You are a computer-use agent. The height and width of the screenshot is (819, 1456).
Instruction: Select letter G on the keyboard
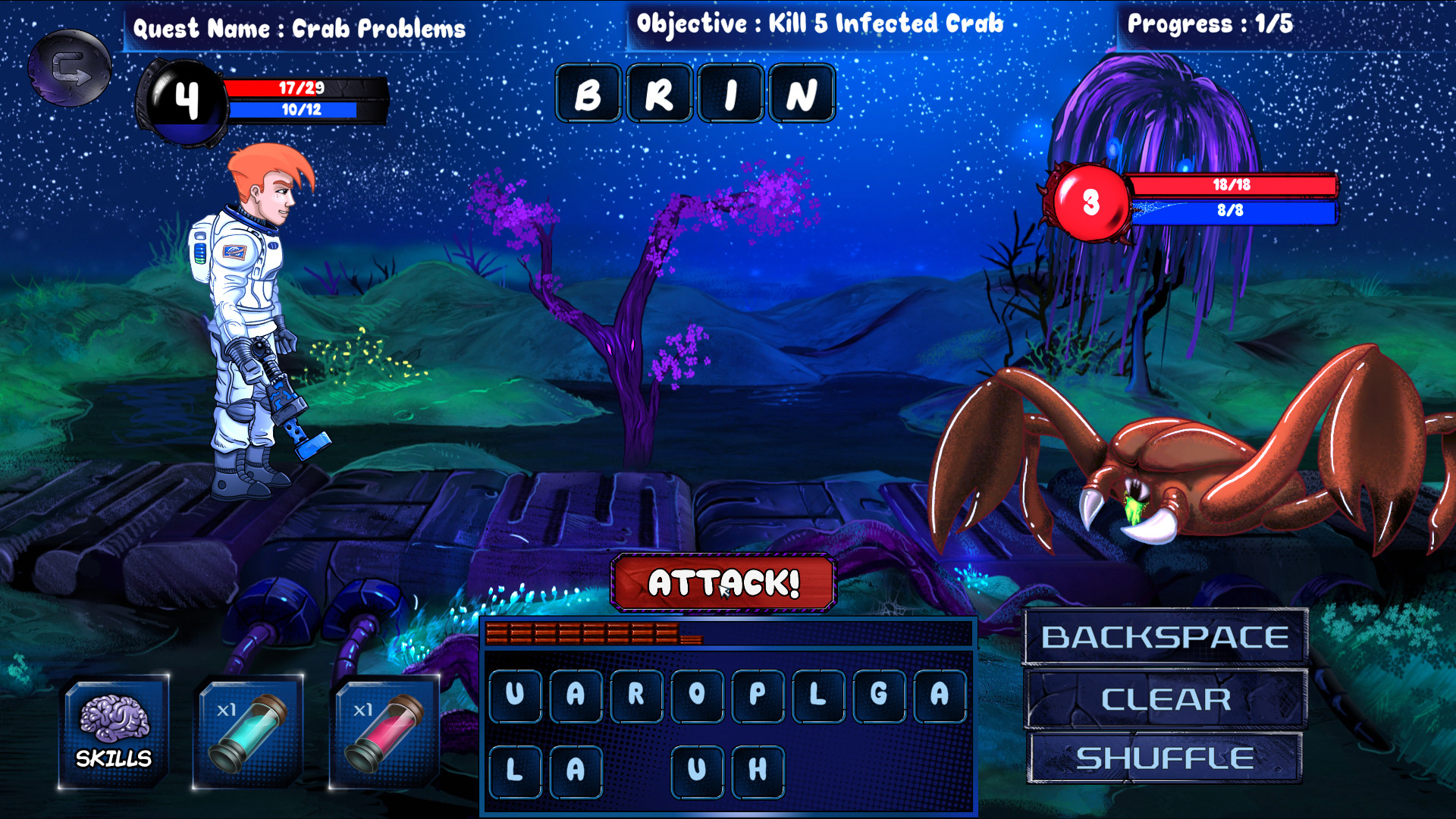877,695
